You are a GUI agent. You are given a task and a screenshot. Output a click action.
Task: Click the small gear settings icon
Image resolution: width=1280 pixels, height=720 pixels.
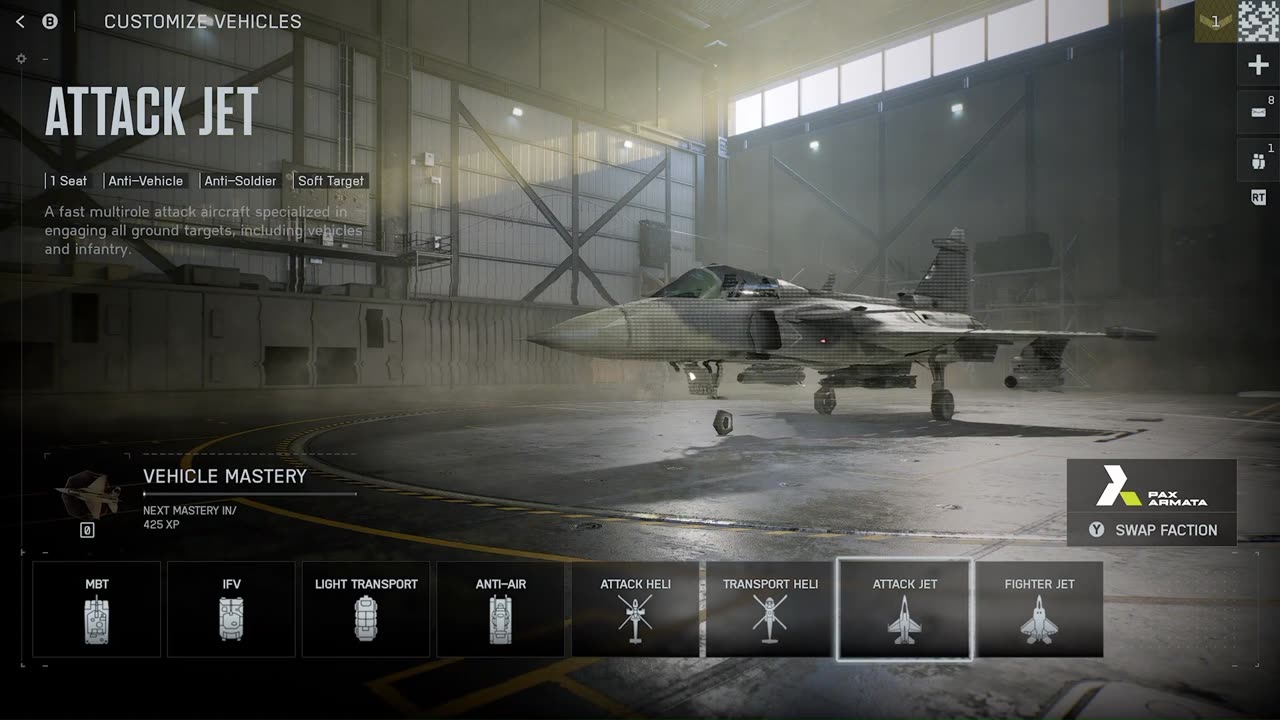[21, 59]
